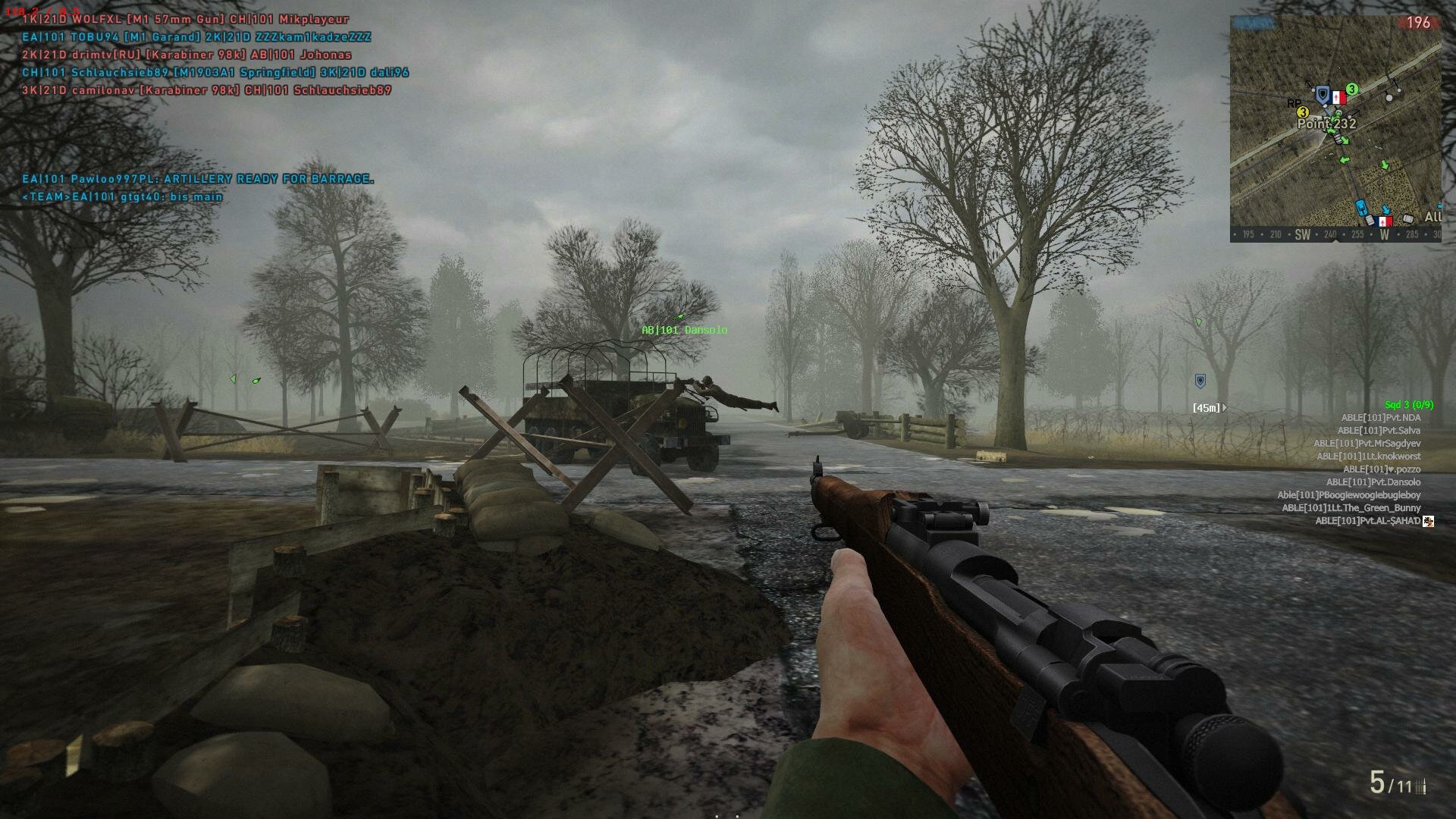
Task: Click the compass heading strip
Action: coord(1335,234)
